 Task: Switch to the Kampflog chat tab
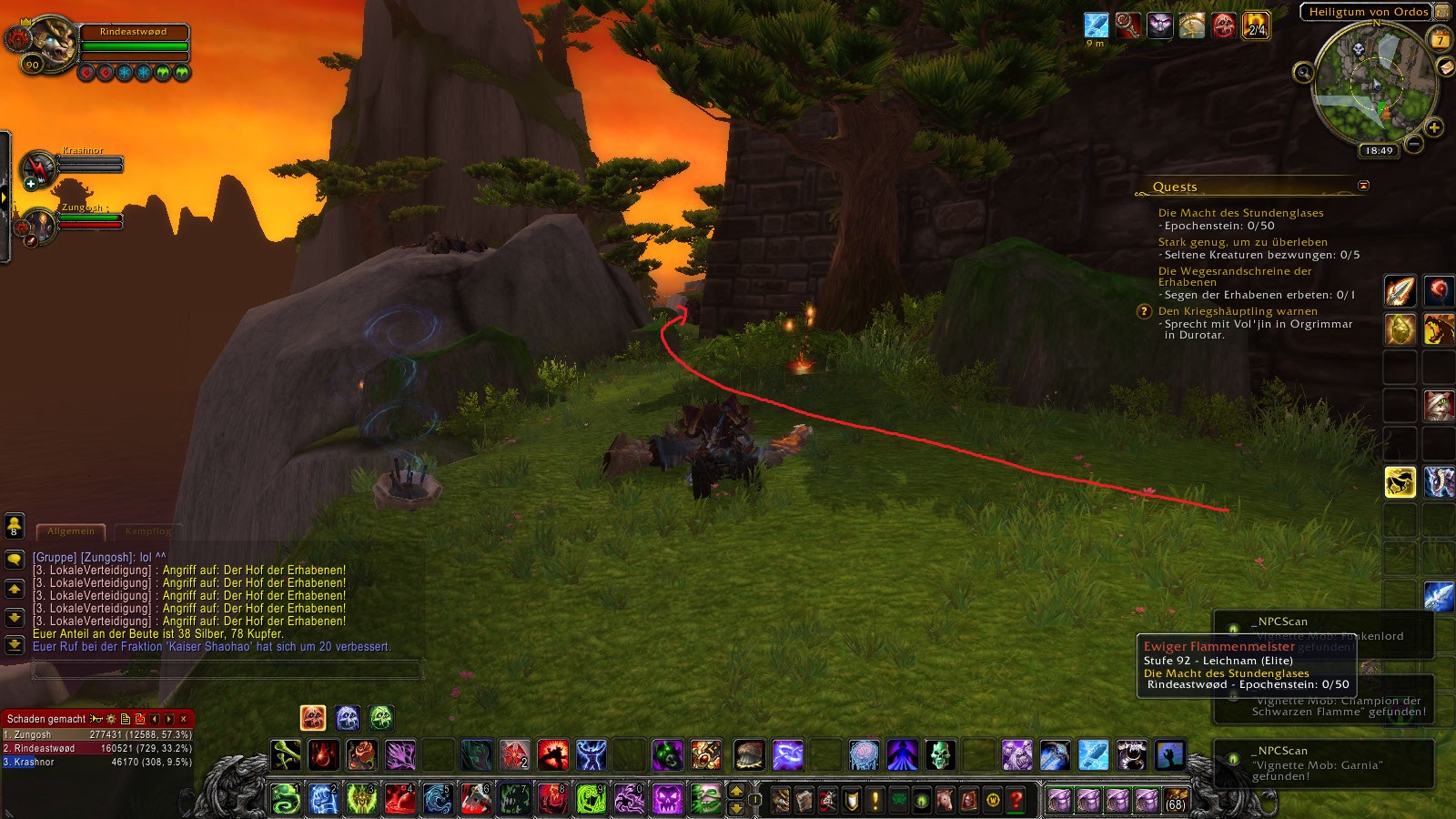pos(147,531)
